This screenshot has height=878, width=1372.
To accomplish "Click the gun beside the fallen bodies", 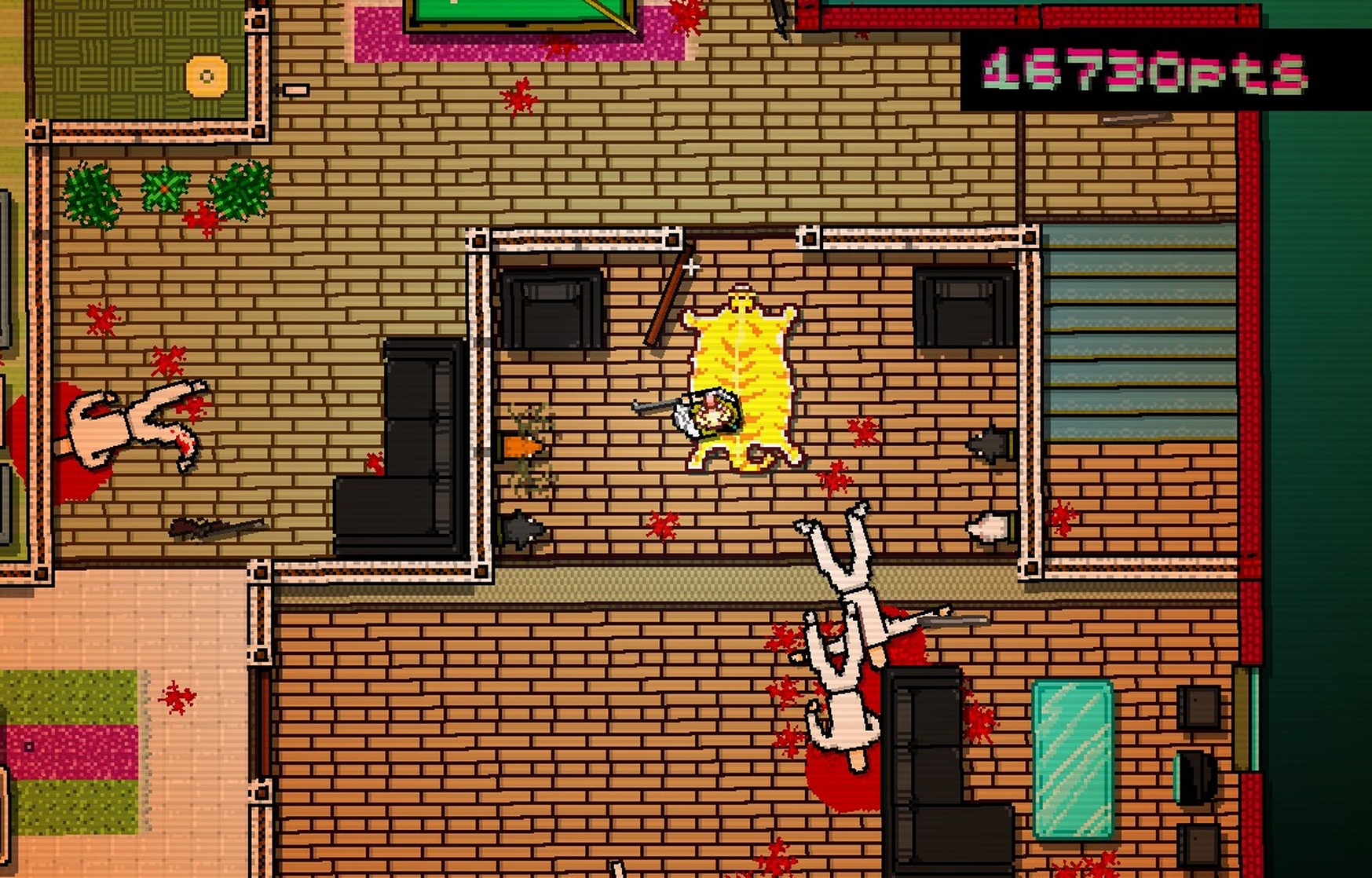I will click(x=954, y=620).
